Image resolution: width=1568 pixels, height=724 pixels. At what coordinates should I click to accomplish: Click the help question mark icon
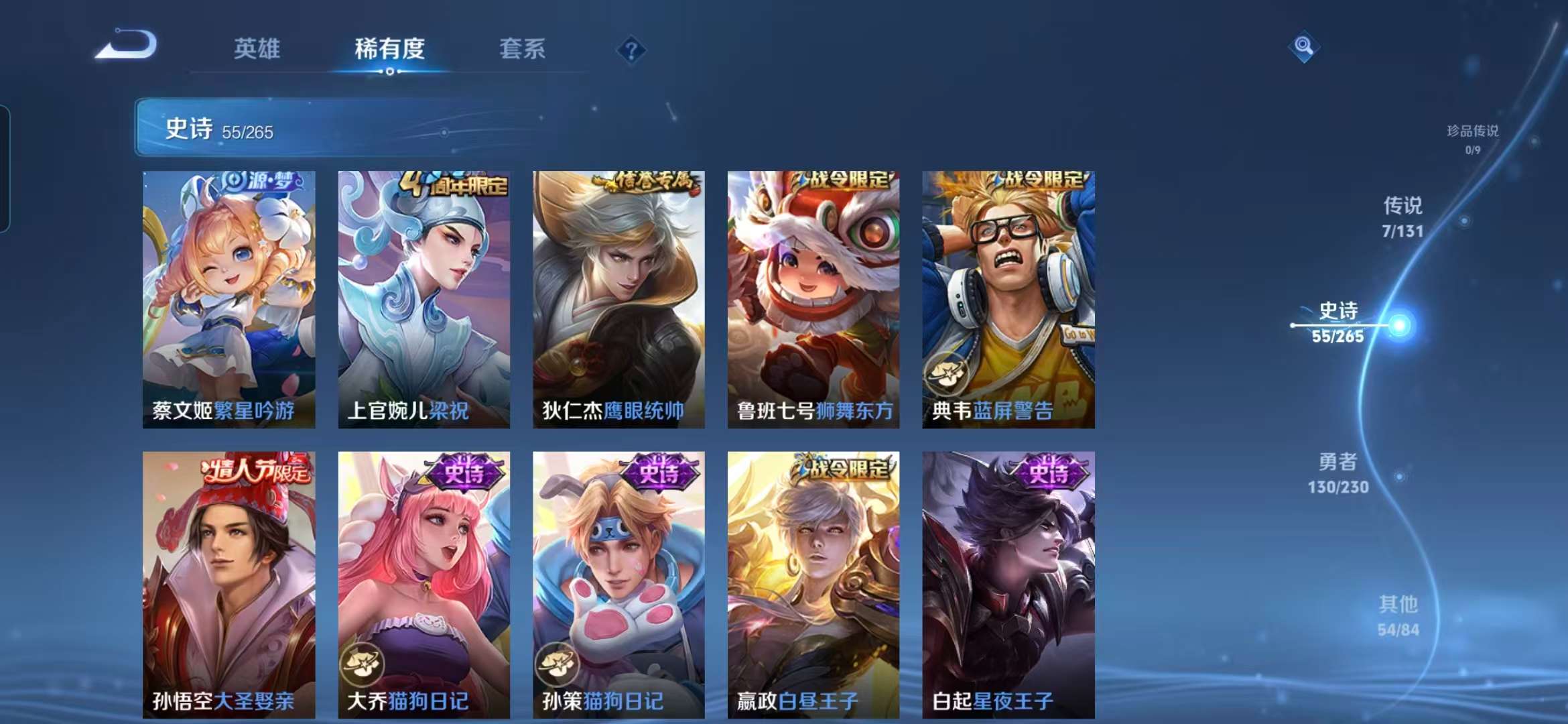point(633,50)
